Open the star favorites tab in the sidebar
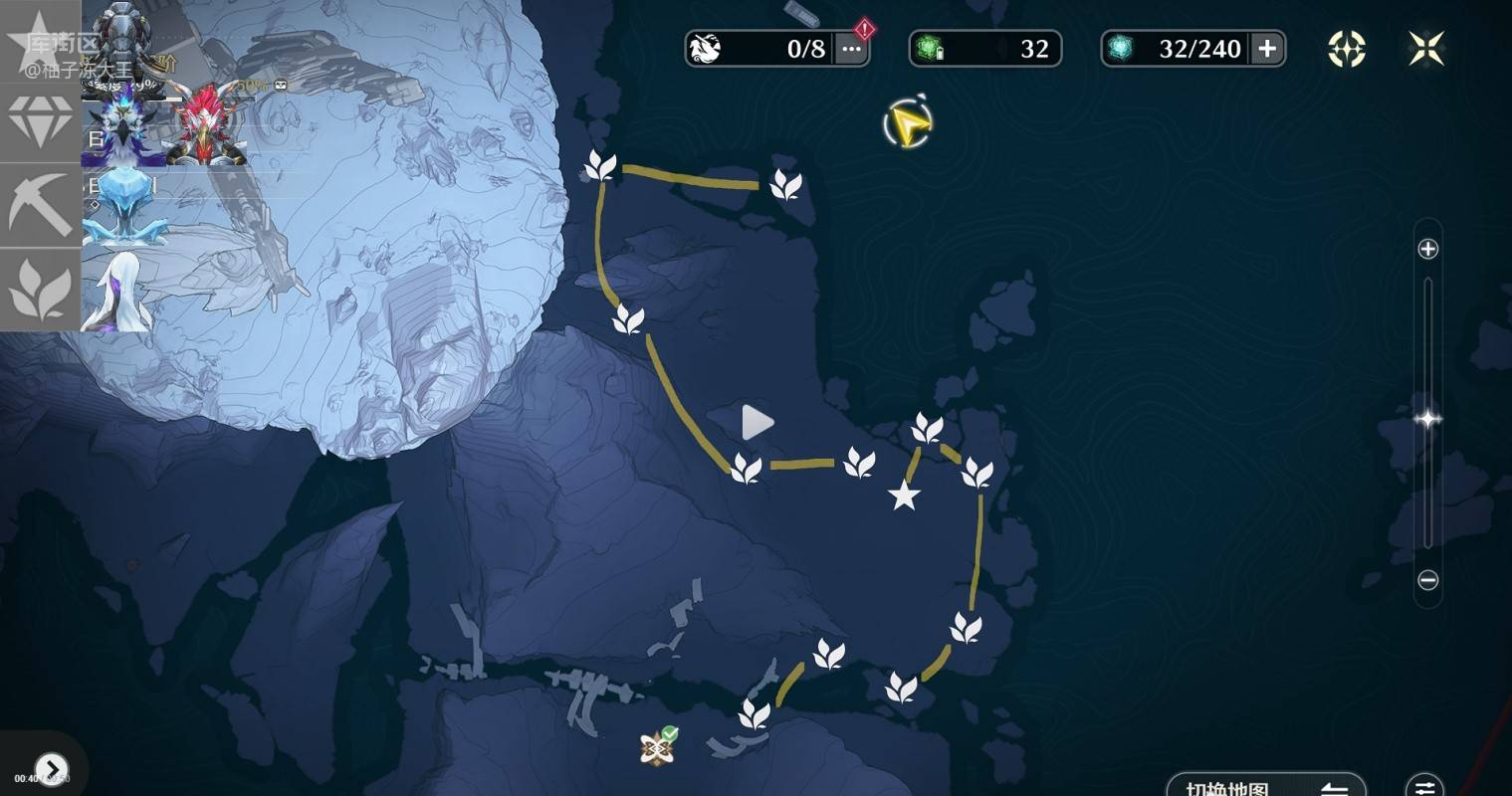 (40, 40)
